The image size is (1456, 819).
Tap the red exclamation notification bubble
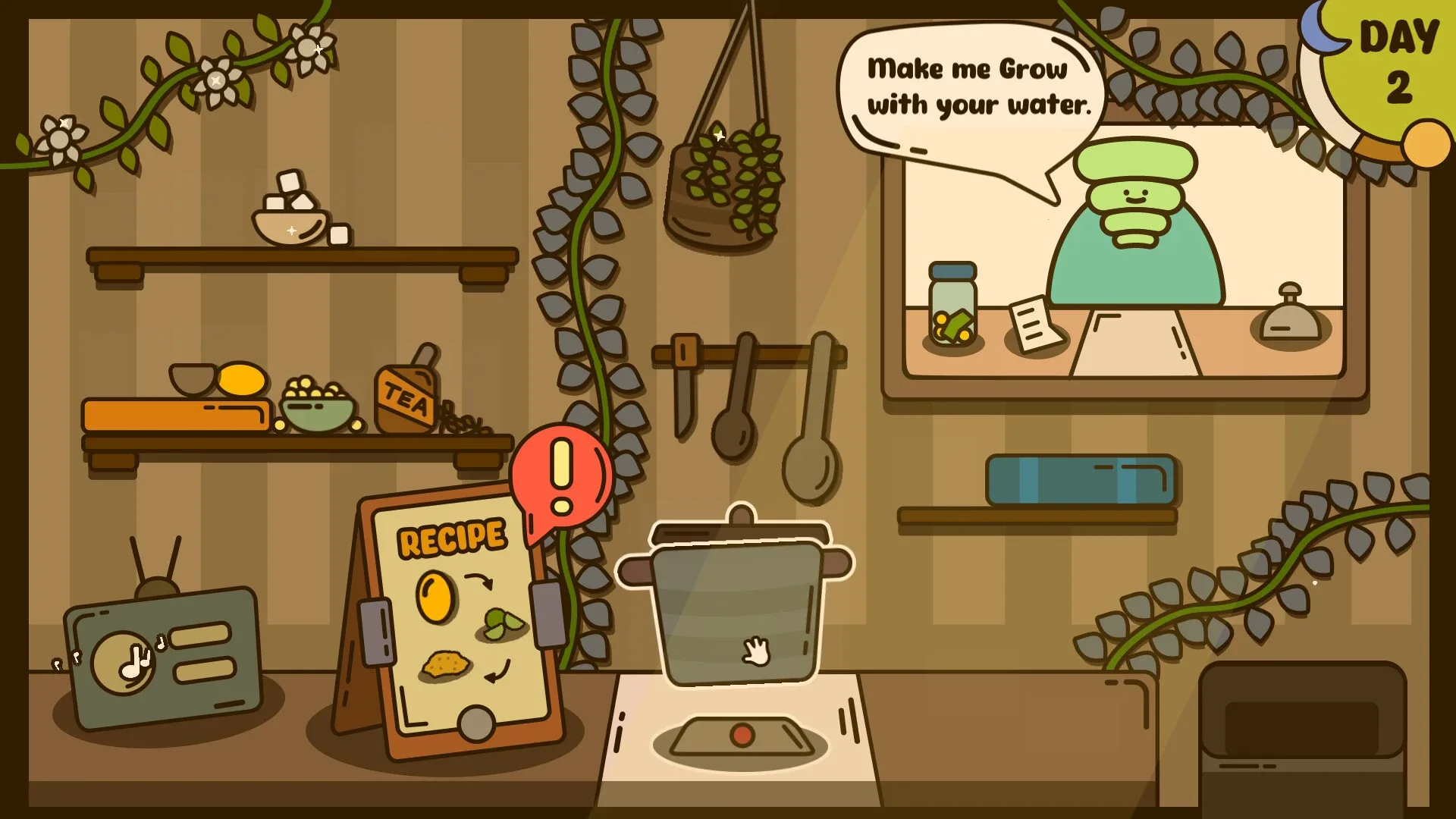point(561,478)
